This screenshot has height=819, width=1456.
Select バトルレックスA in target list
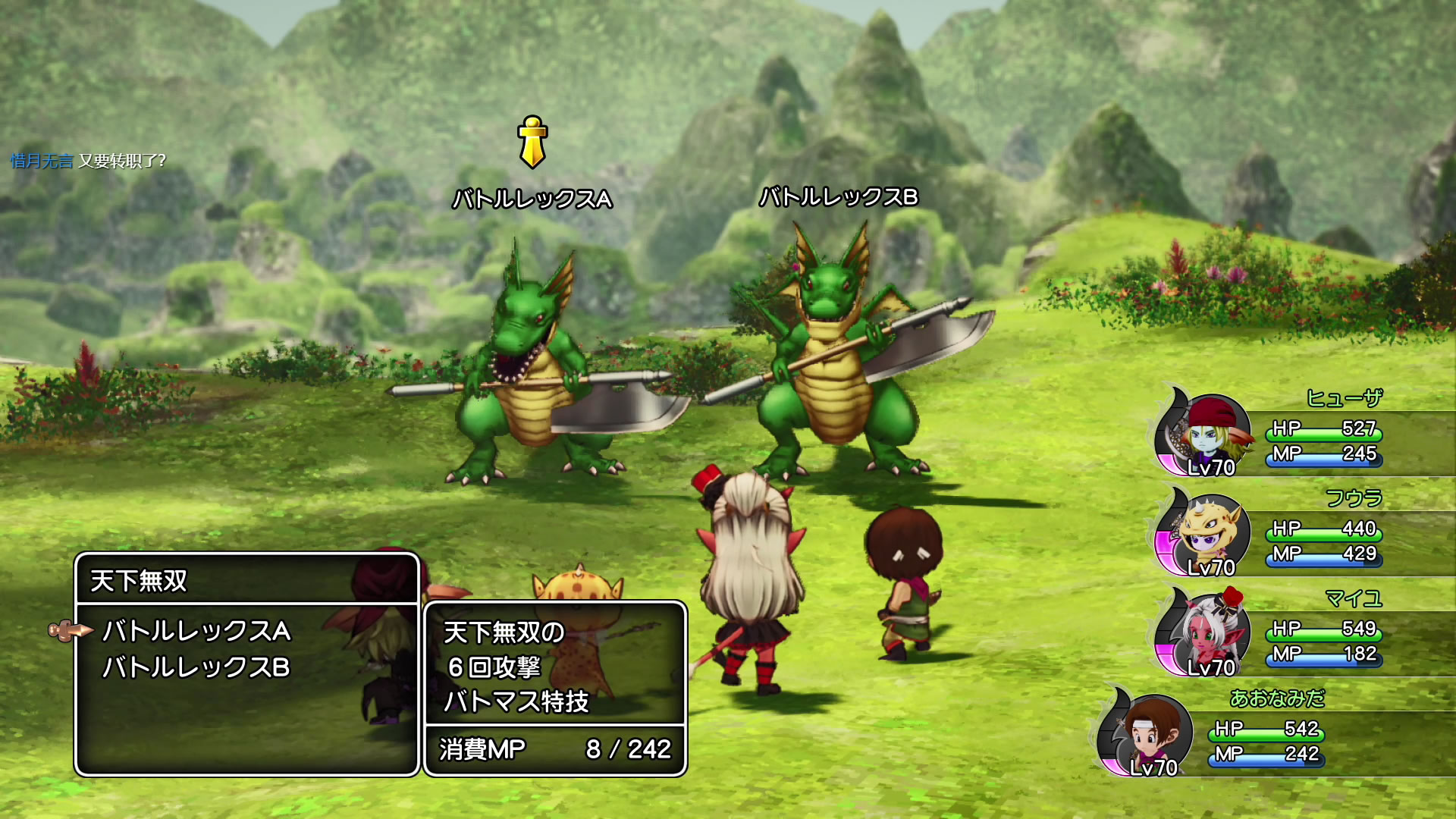196,631
